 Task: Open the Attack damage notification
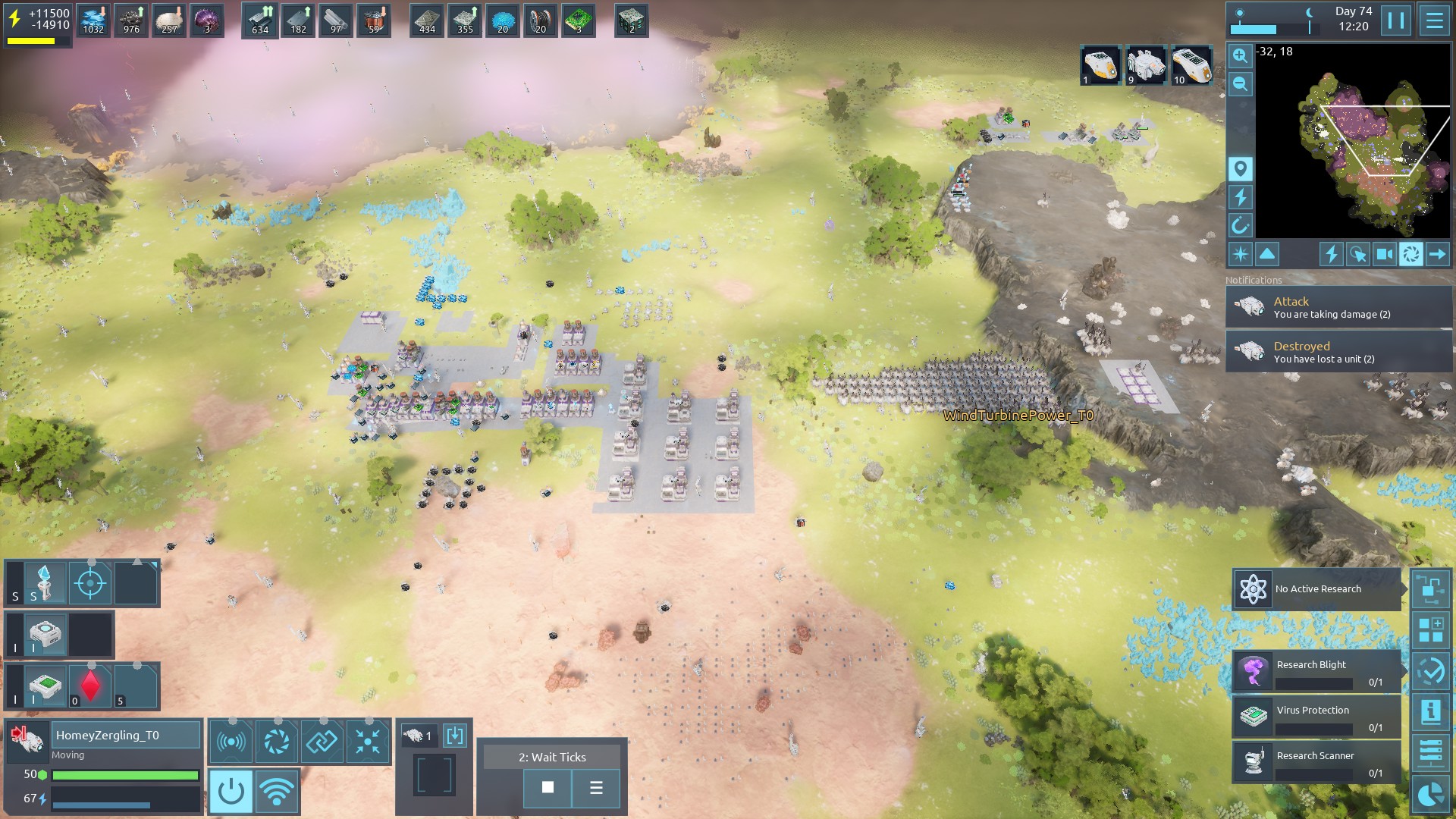1338,307
